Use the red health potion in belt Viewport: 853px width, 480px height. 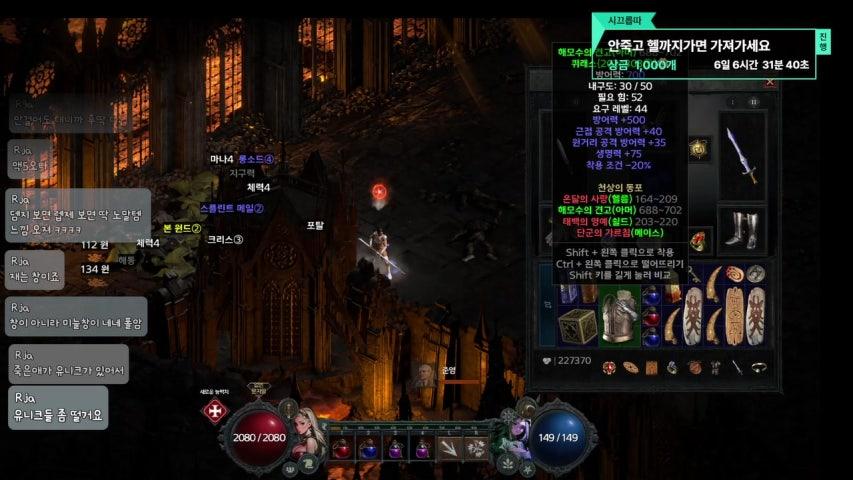pyautogui.click(x=341, y=449)
